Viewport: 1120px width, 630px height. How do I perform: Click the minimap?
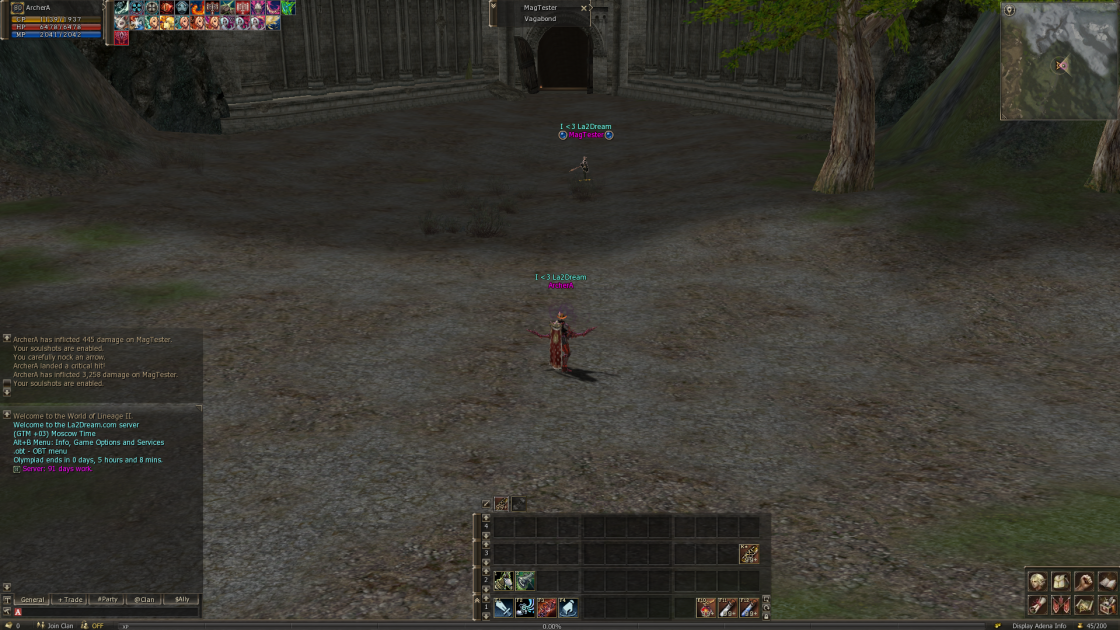(x=1060, y=65)
